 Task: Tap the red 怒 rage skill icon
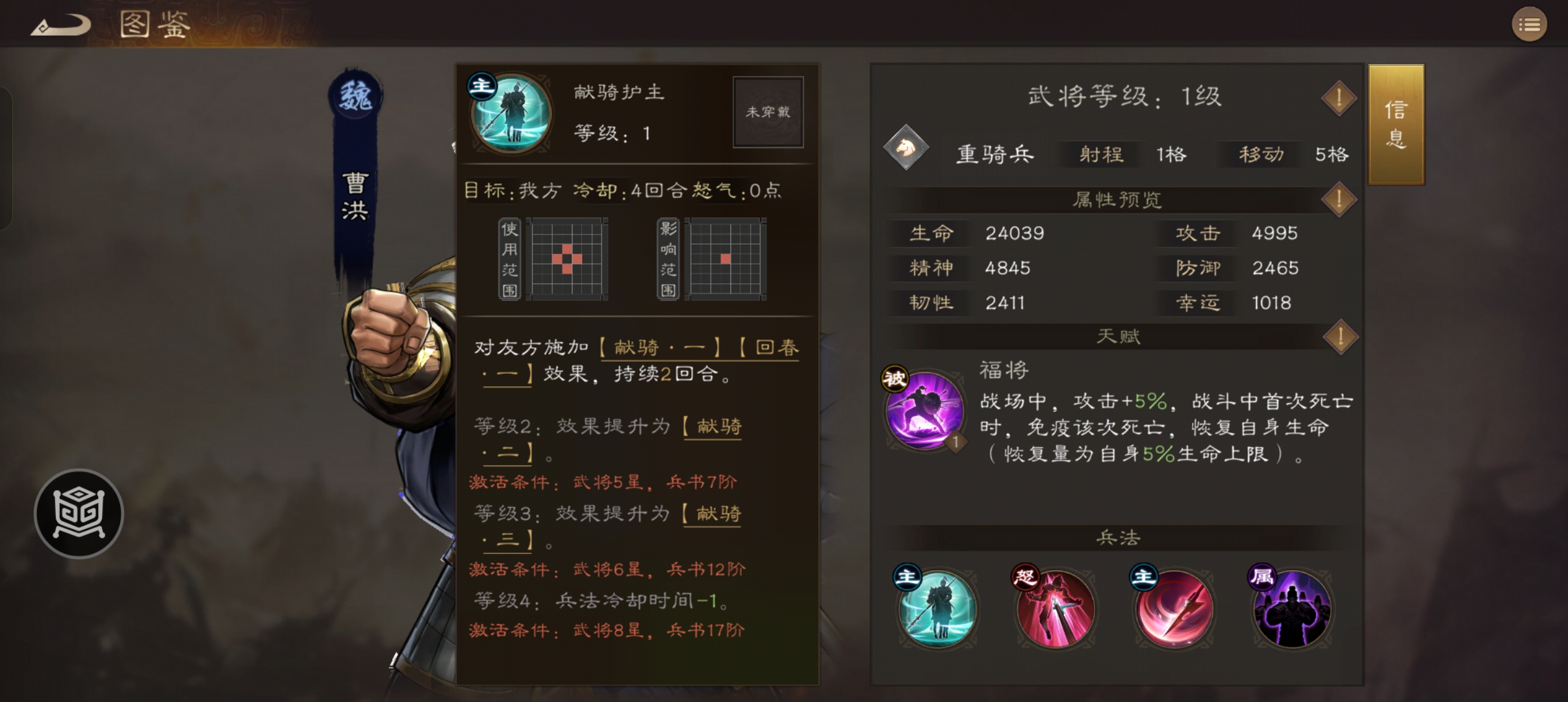1054,608
